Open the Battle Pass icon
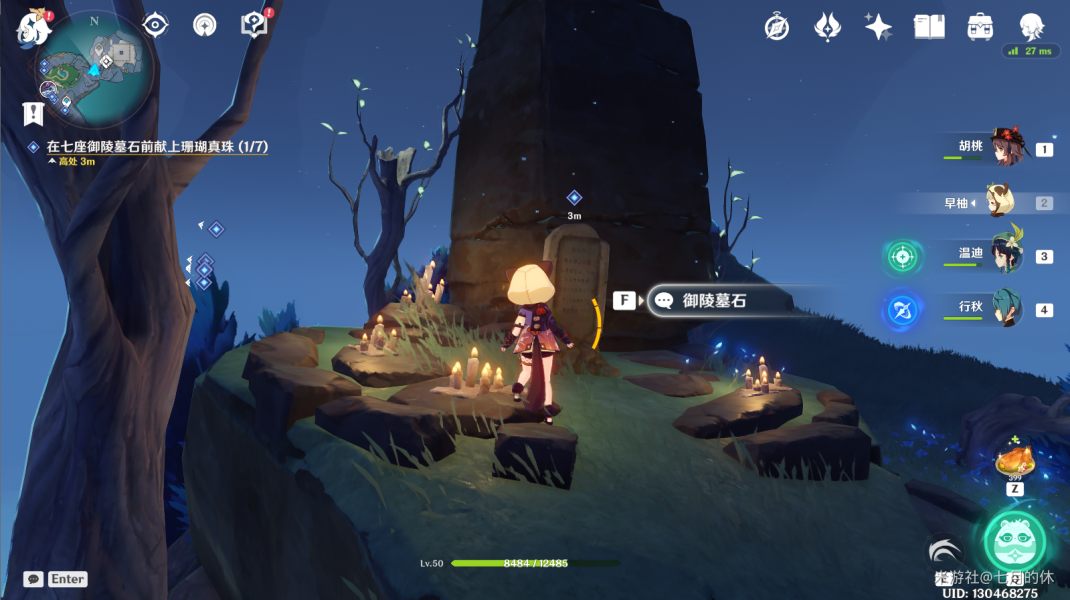1070x600 pixels. tap(827, 27)
